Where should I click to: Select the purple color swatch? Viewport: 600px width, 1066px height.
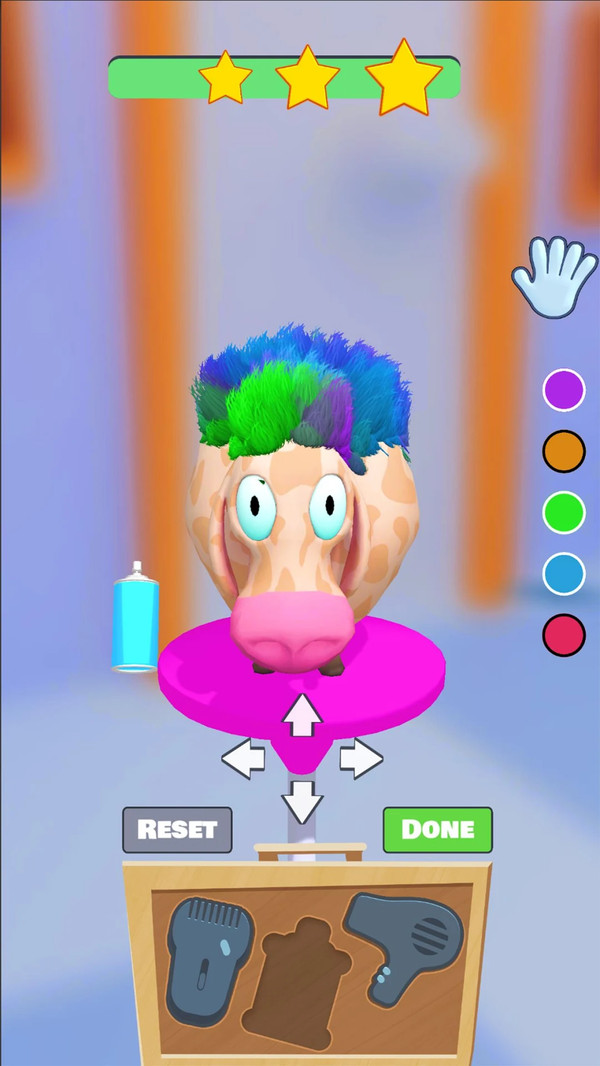(x=563, y=390)
